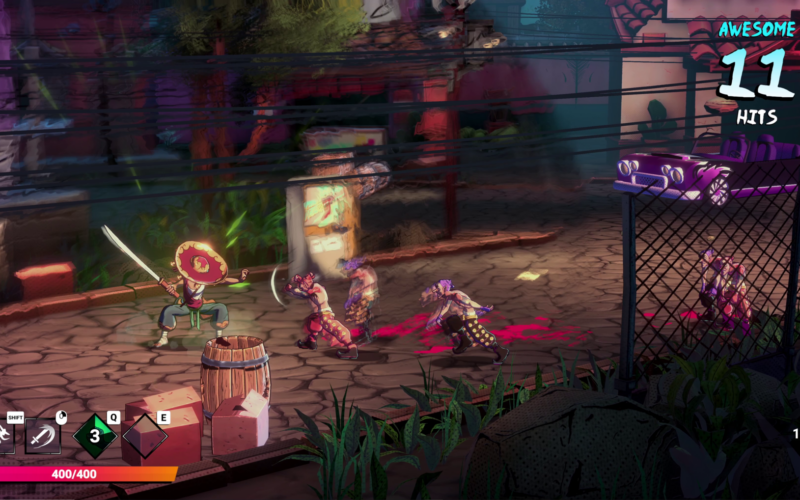Trigger the dash ability icon
Viewport: 800px width, 500px height.
pyautogui.click(x=5, y=436)
